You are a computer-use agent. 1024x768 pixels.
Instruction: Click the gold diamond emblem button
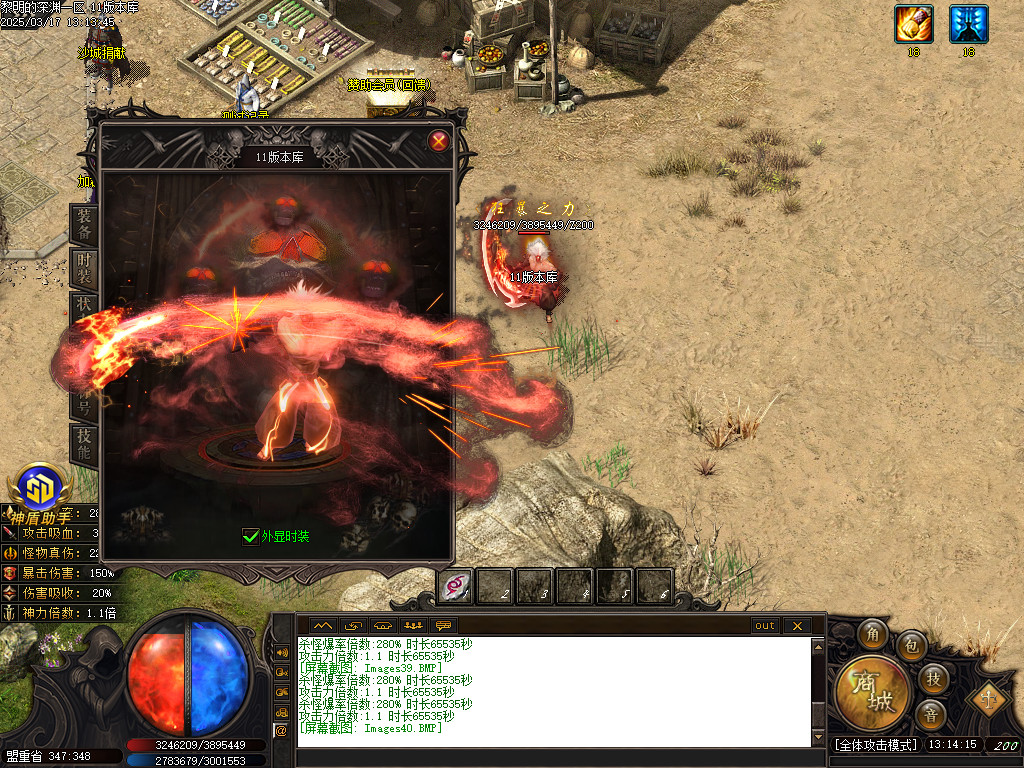tap(988, 697)
